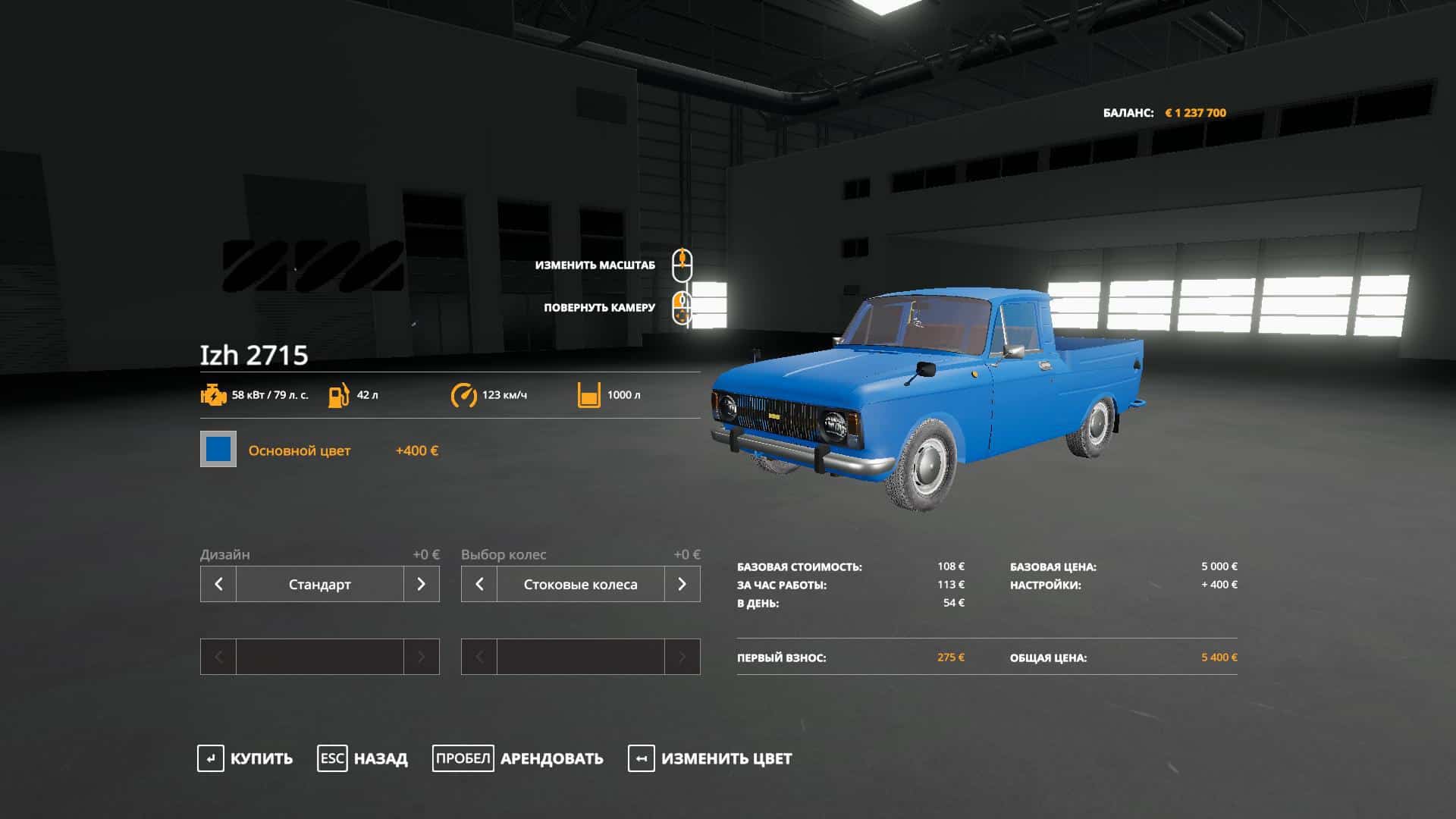Choose previous Дизайн option

point(218,584)
